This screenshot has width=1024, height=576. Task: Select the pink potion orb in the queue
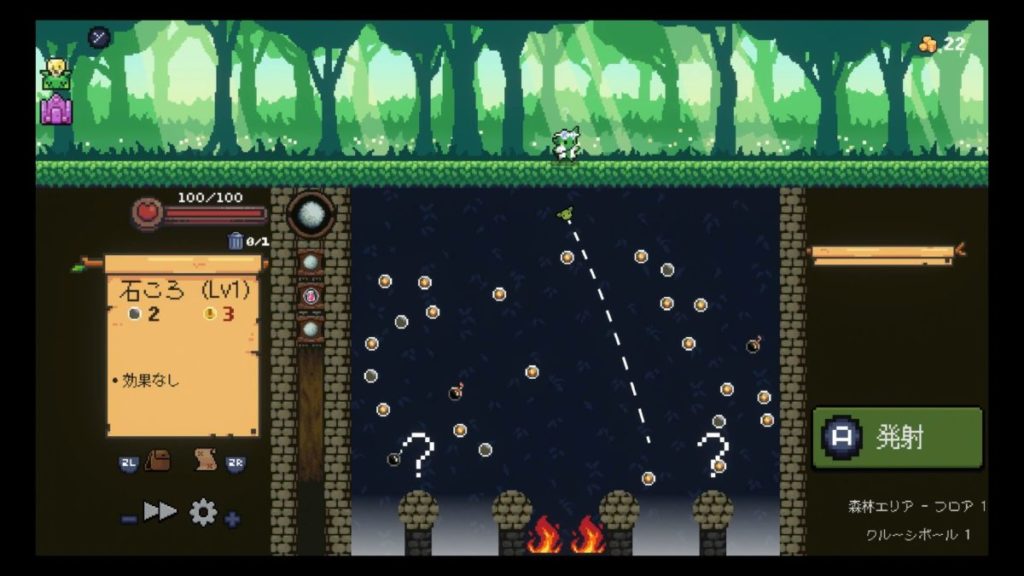coord(310,296)
